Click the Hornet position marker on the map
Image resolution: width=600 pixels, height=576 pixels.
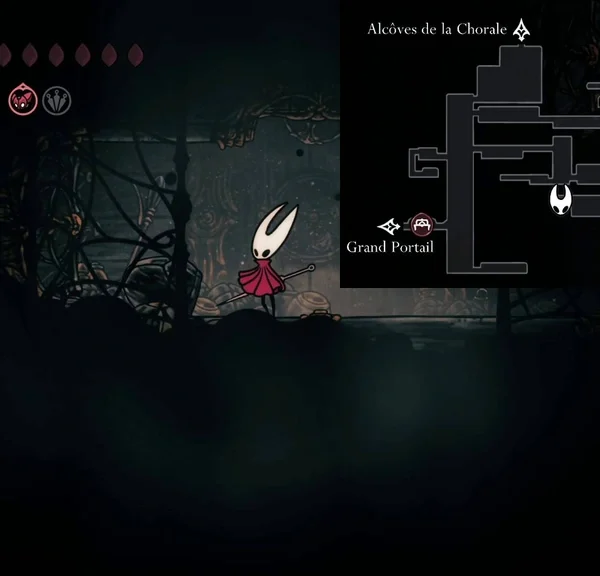pyautogui.click(x=562, y=200)
